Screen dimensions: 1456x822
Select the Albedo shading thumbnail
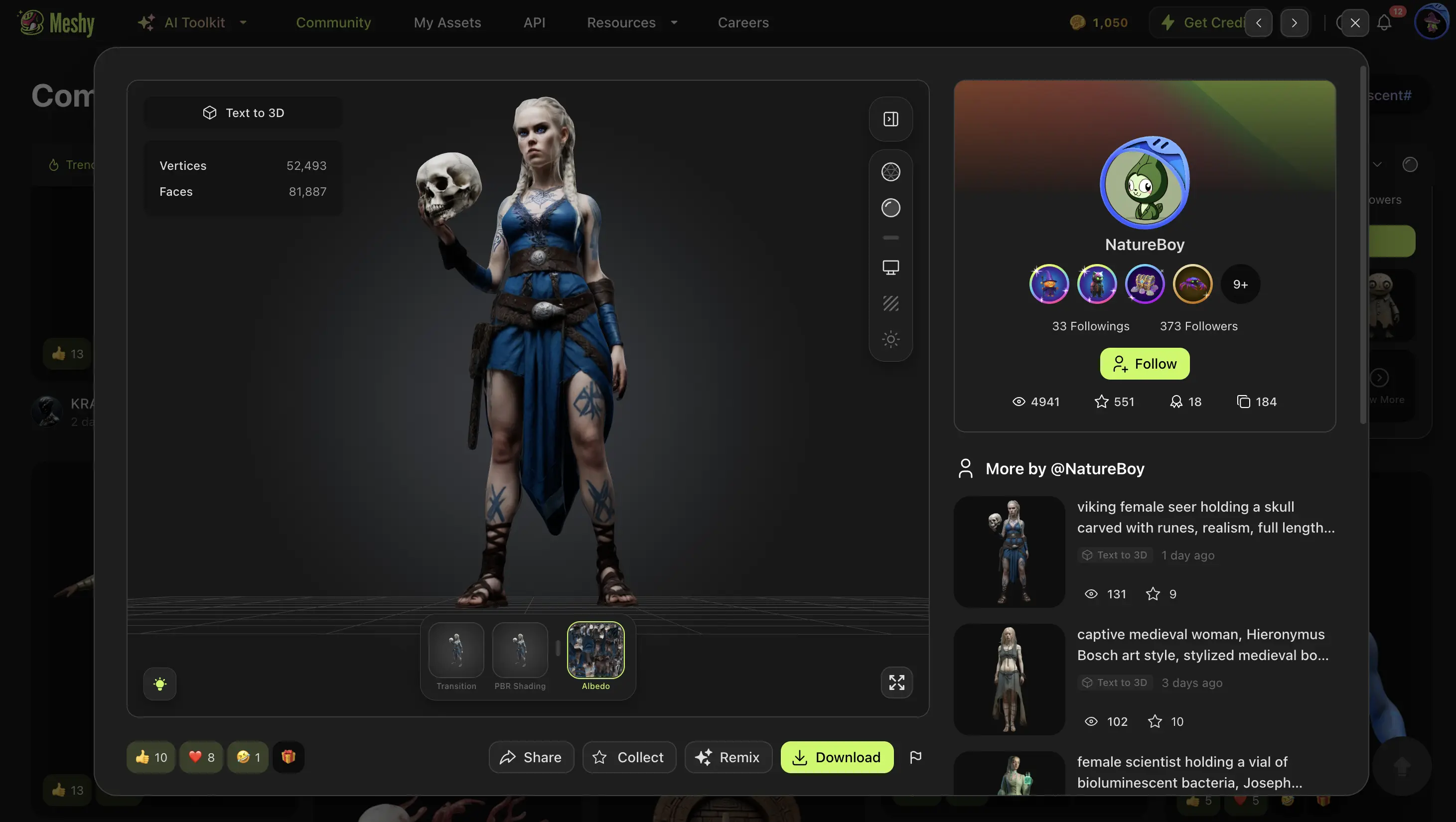coord(596,651)
